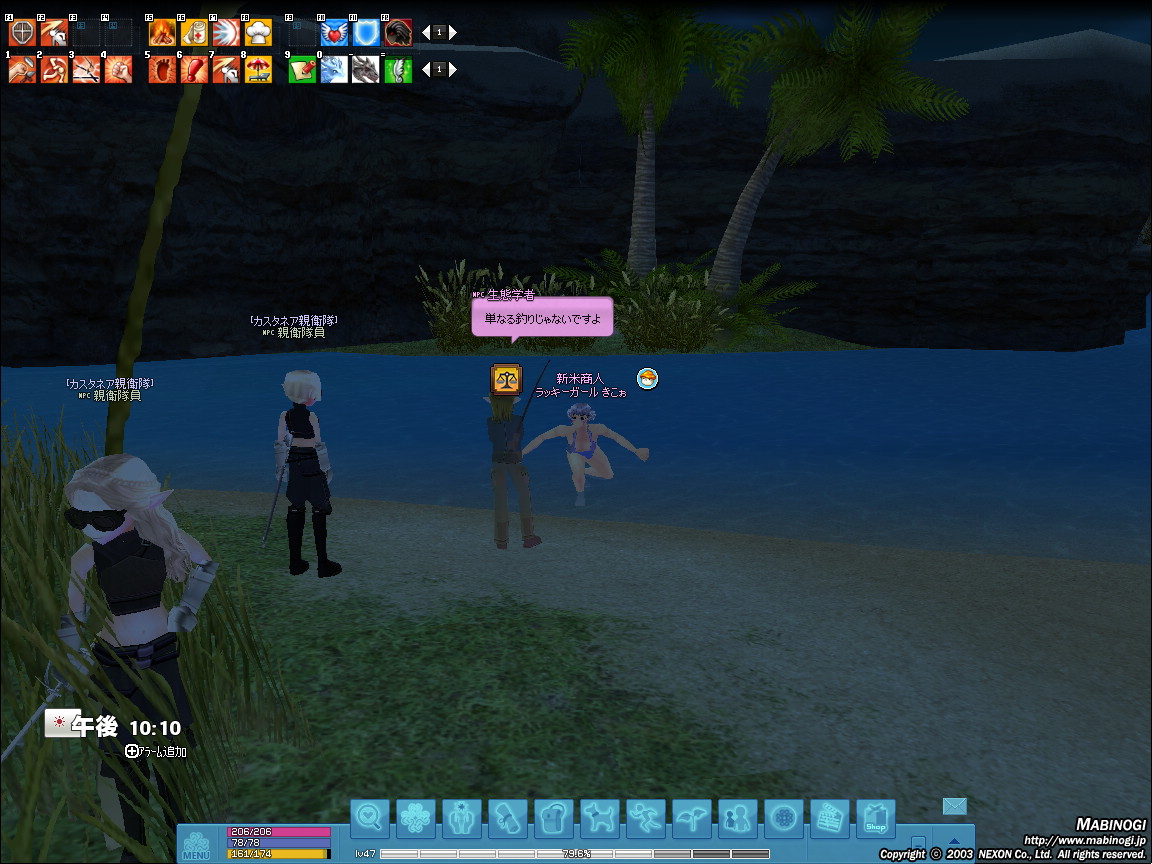Open the quest scroll window
This screenshot has width=1152, height=864.
[x=508, y=819]
